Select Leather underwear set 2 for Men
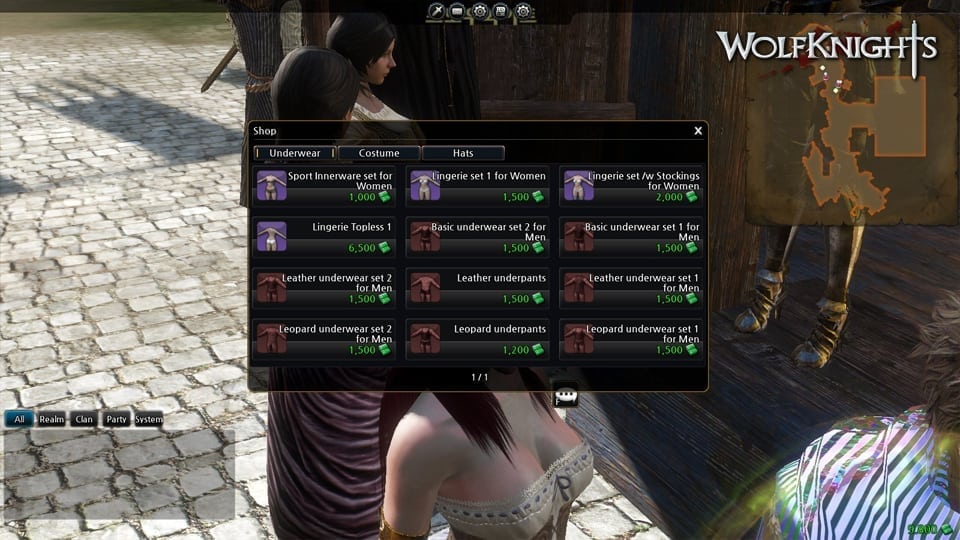This screenshot has height=540, width=960. 324,288
